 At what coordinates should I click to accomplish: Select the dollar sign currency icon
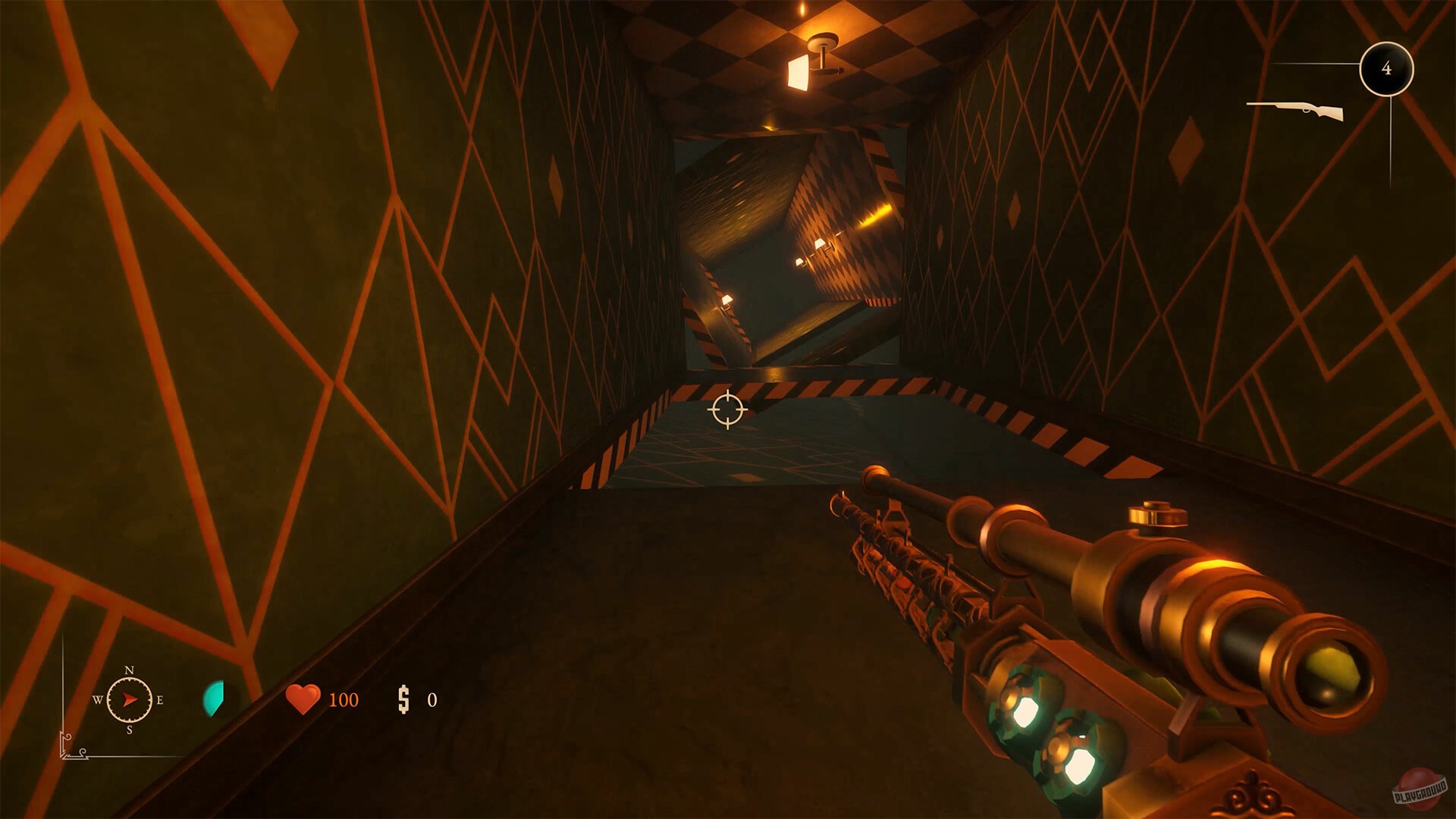point(404,700)
